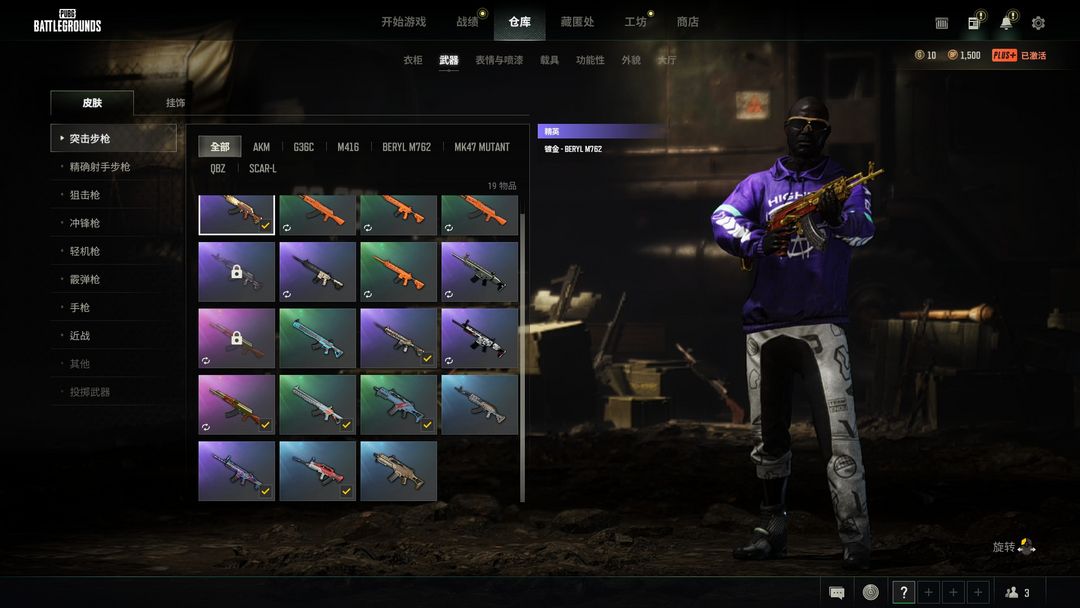Choose the 狙击枪 weapon category

click(x=85, y=195)
